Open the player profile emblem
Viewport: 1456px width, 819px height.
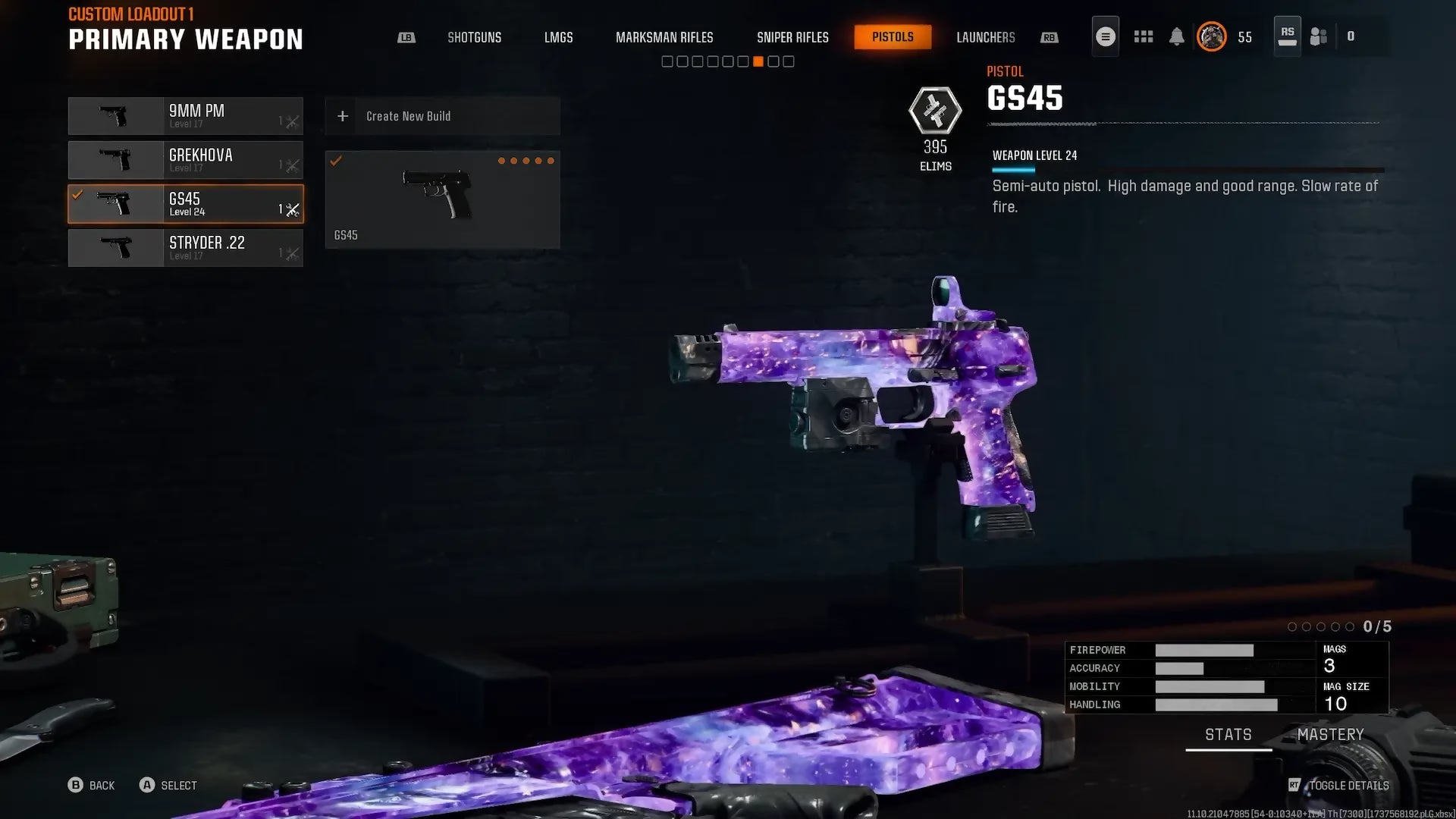tap(1211, 36)
